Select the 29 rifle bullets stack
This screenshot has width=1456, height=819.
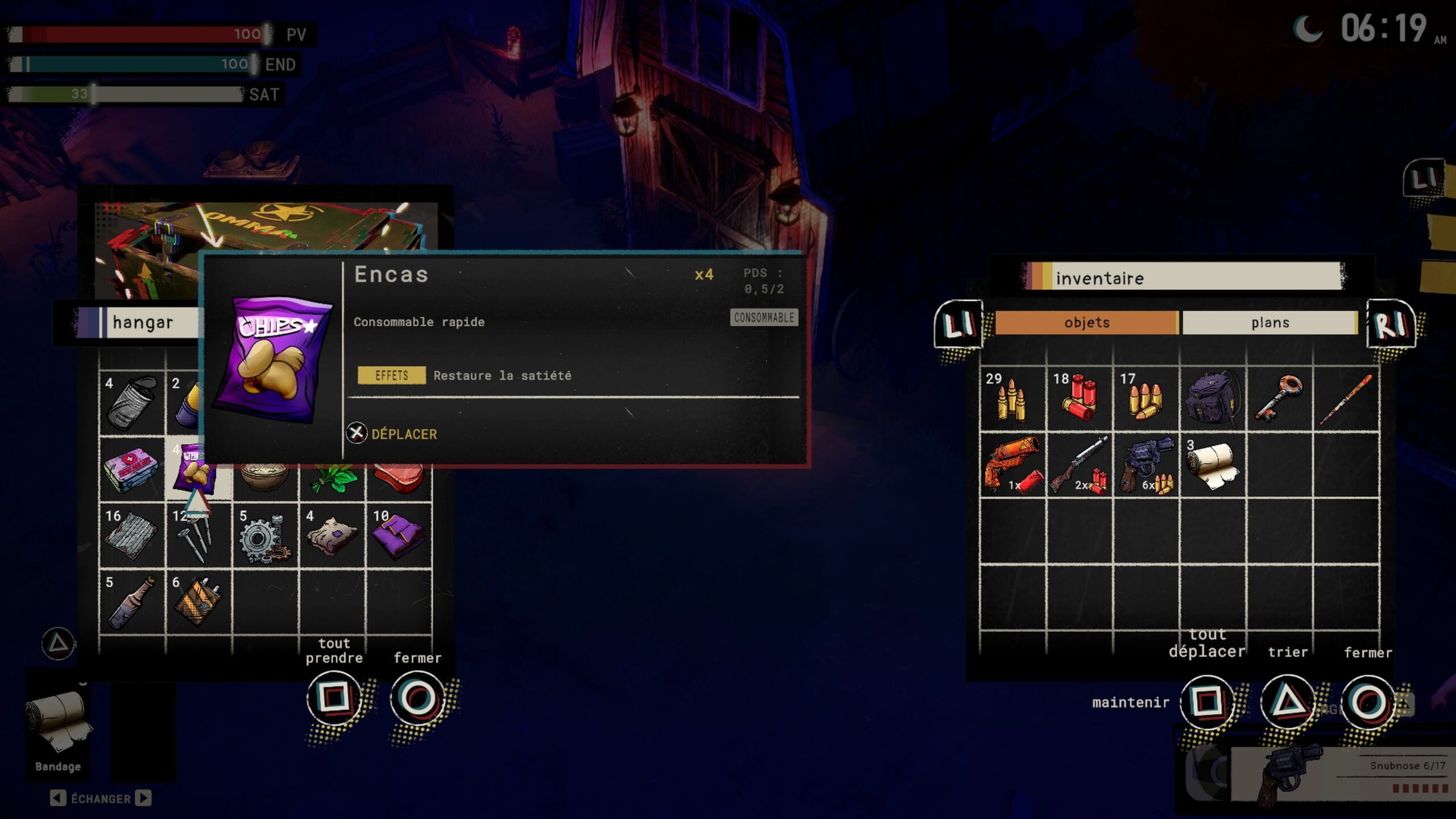click(x=1012, y=399)
